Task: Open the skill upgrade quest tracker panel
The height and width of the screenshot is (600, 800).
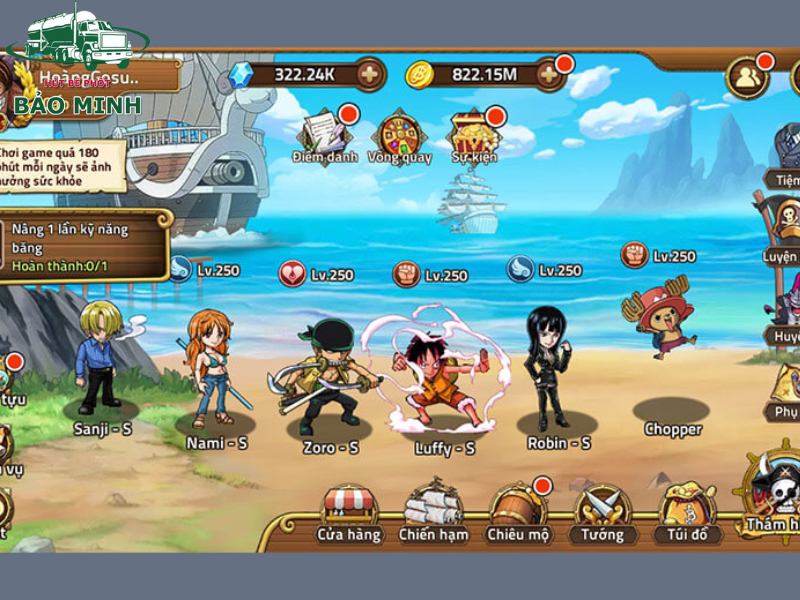Action: 85,246
